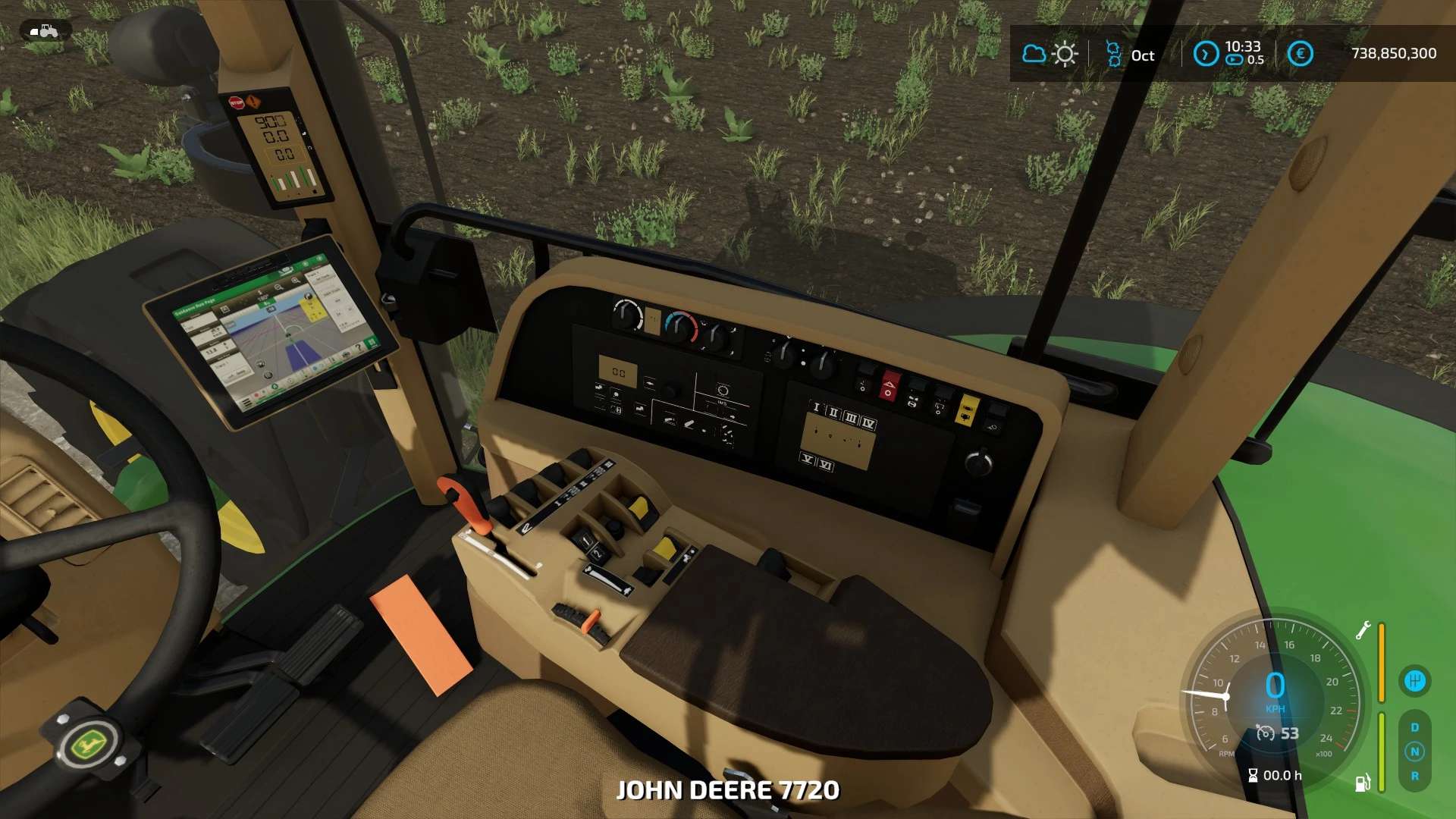This screenshot has height=819, width=1456.
Task: Select the autumn leaves season icon
Action: point(1113,54)
